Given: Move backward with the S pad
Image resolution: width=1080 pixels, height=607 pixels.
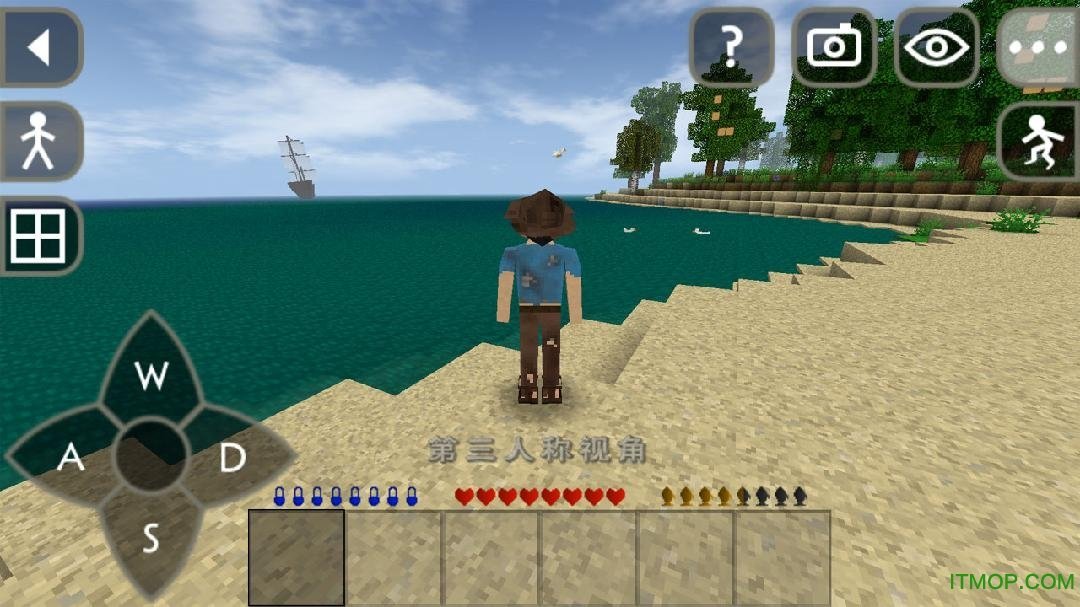Looking at the screenshot, I should [151, 538].
